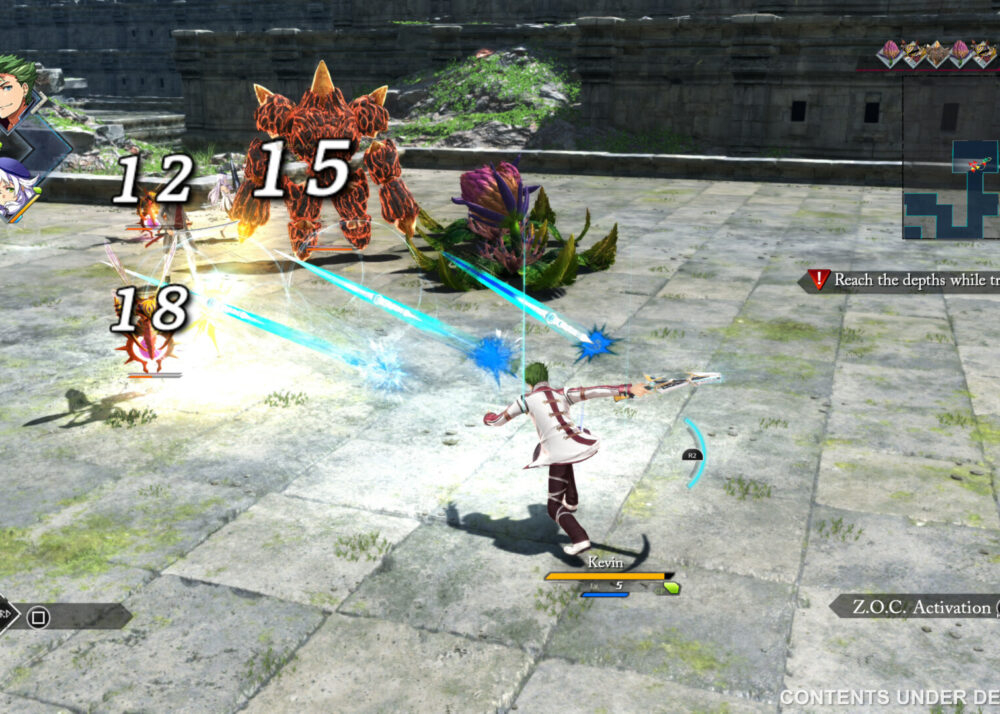The width and height of the screenshot is (1000, 714).
Task: Click the red exclamation objective icon
Action: pos(819,280)
